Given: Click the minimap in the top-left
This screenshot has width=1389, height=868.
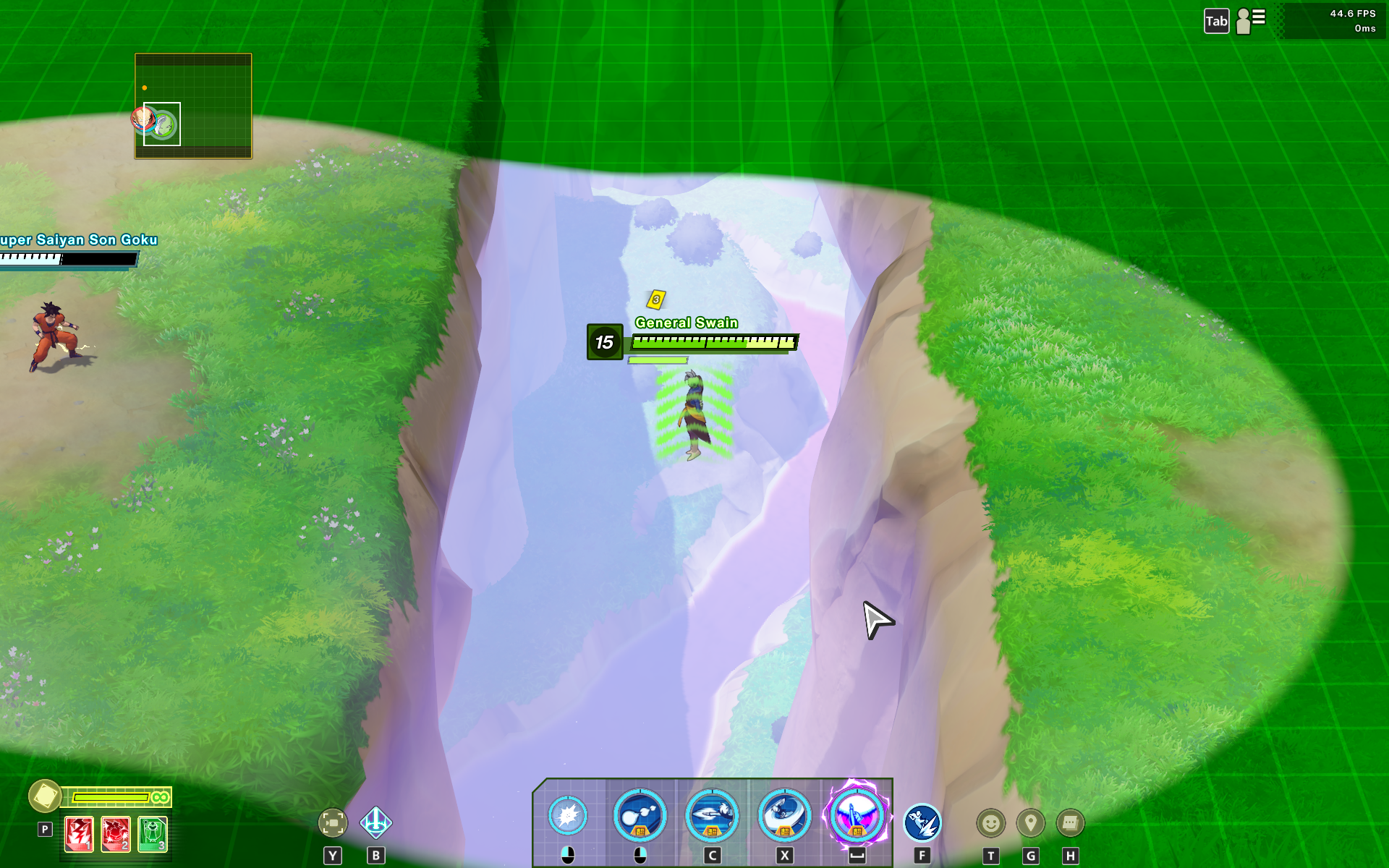Looking at the screenshot, I should click(193, 106).
